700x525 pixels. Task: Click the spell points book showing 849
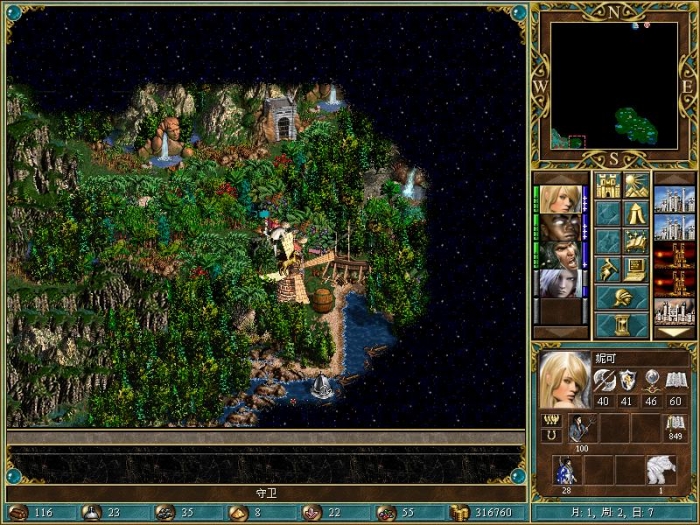coord(676,424)
